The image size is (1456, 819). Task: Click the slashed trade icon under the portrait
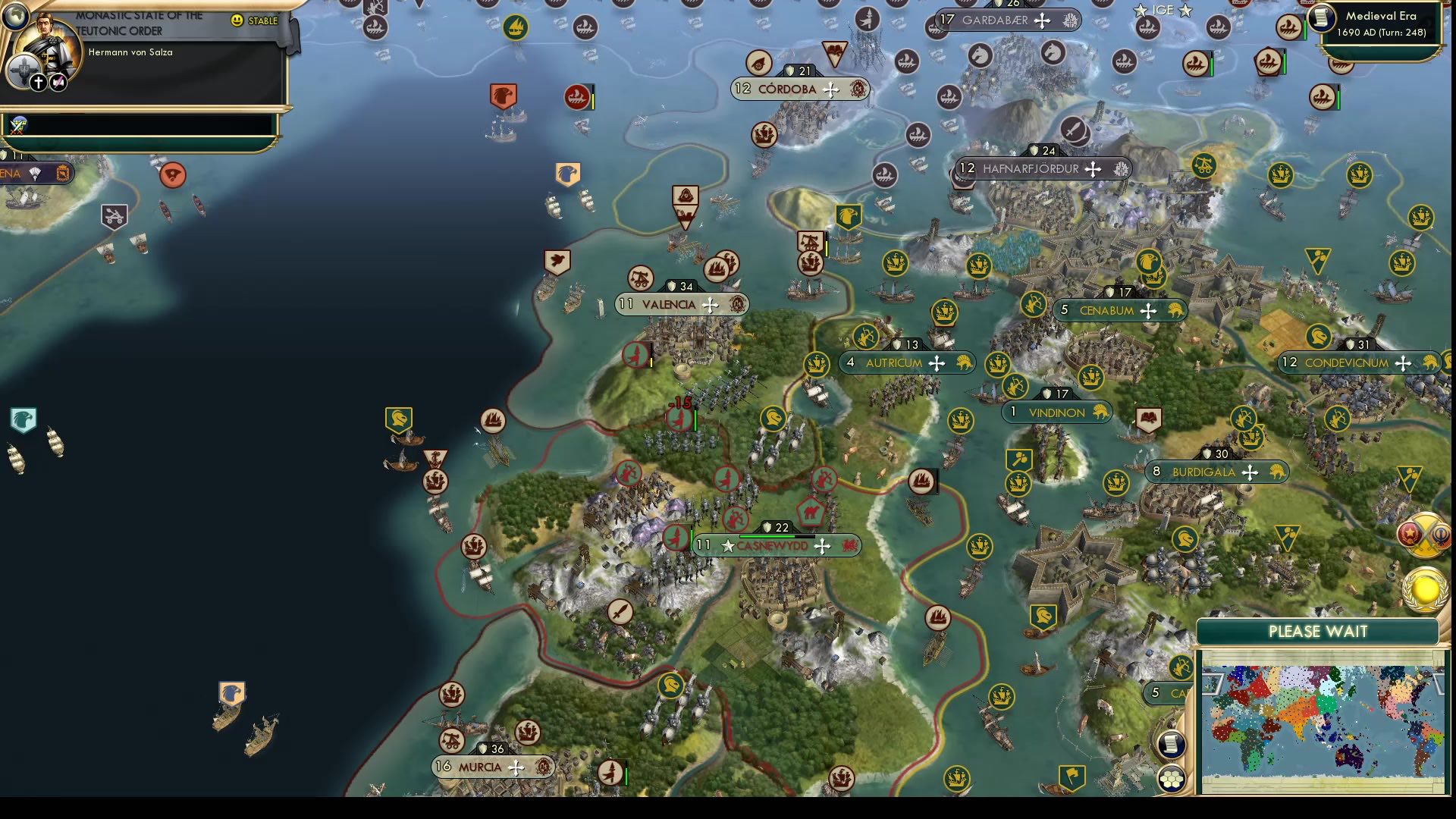(58, 82)
